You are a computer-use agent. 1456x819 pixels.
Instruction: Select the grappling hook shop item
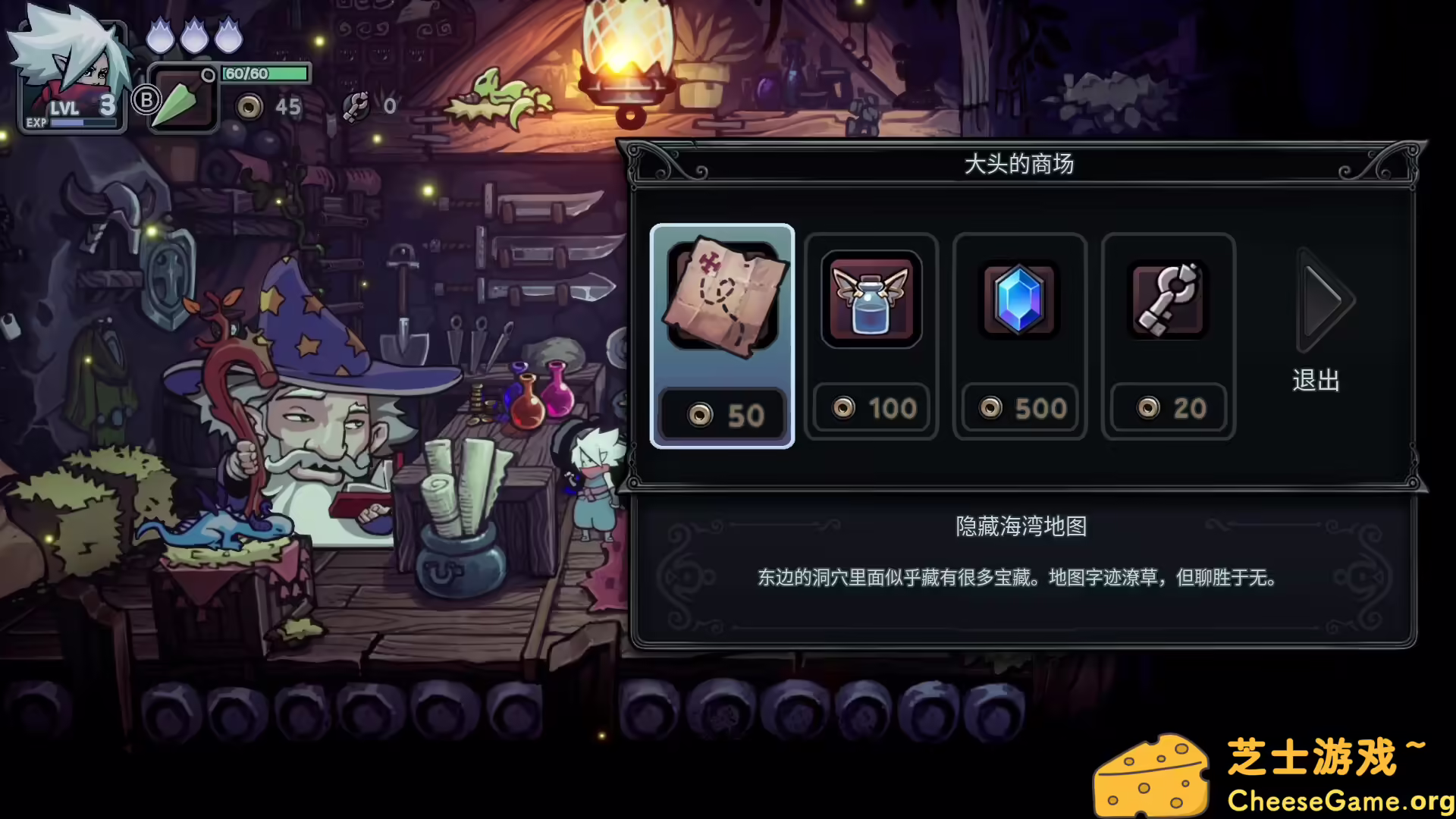click(x=1167, y=300)
